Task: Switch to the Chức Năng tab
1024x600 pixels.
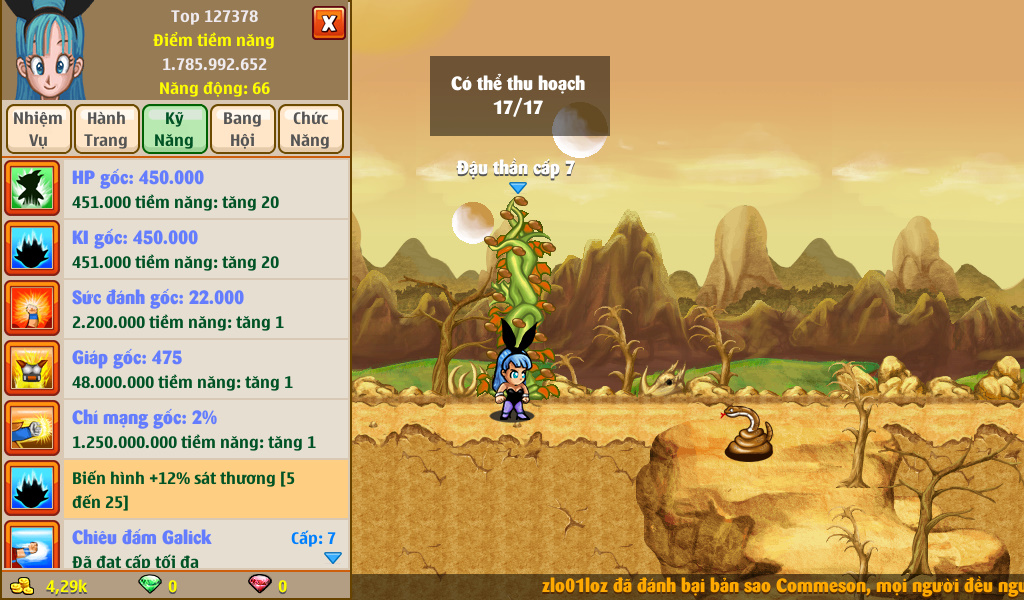Action: tap(310, 129)
